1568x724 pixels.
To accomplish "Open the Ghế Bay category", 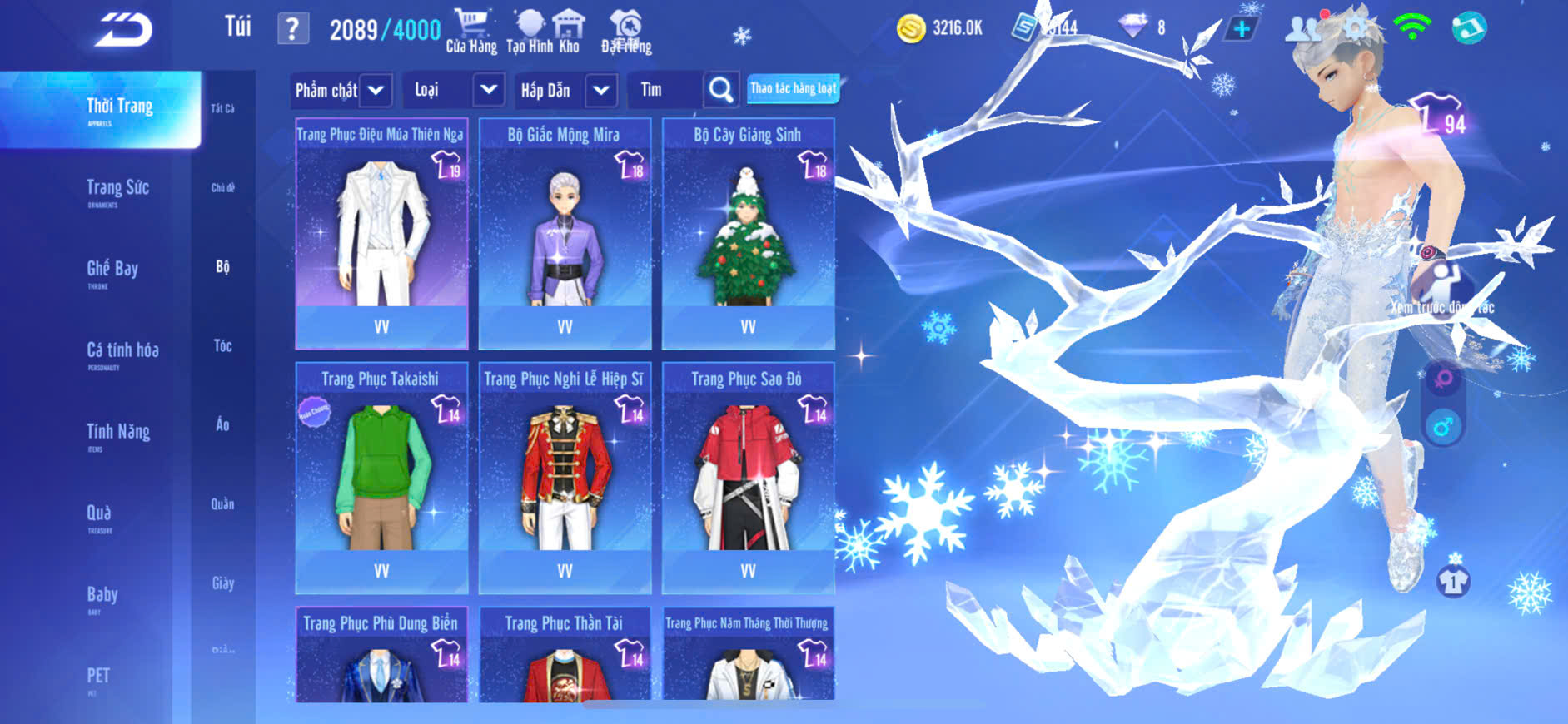I will click(112, 271).
